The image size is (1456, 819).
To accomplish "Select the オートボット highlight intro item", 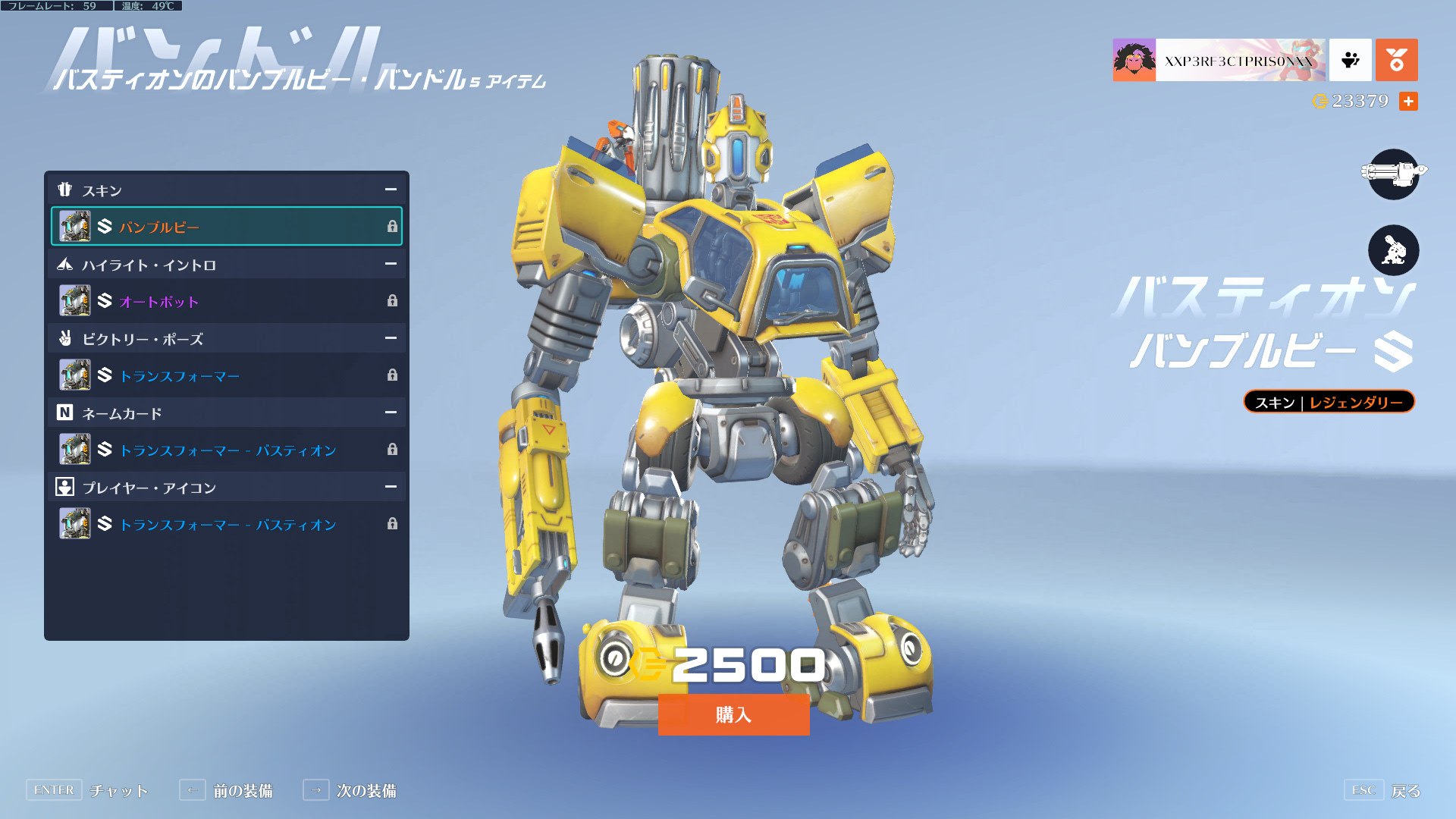I will [226, 301].
